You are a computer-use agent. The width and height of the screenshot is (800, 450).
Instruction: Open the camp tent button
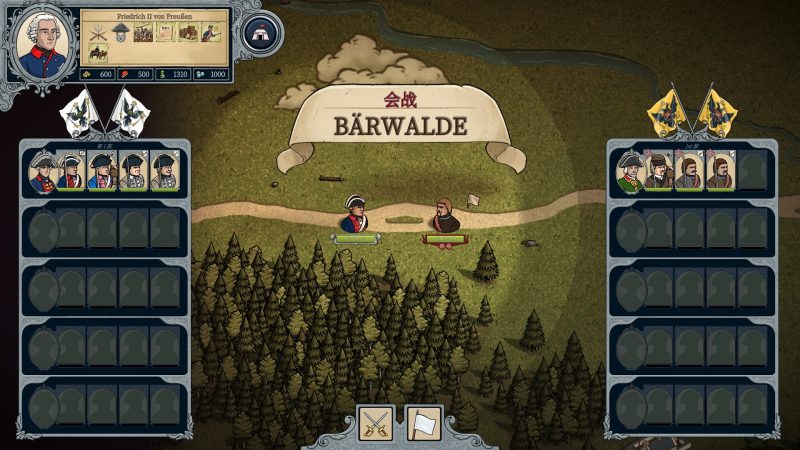tap(261, 33)
